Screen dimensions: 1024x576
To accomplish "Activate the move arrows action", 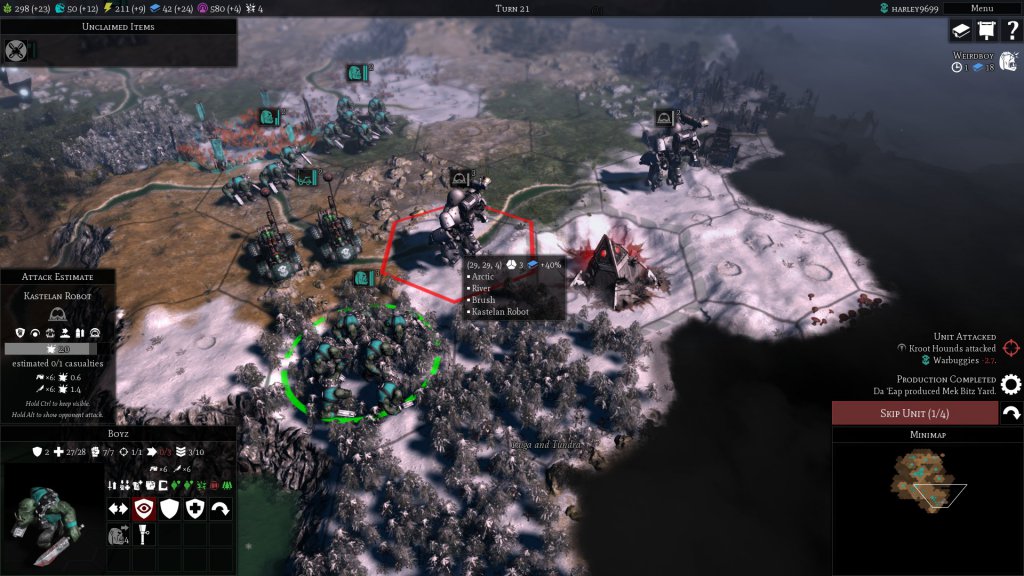I will point(118,509).
